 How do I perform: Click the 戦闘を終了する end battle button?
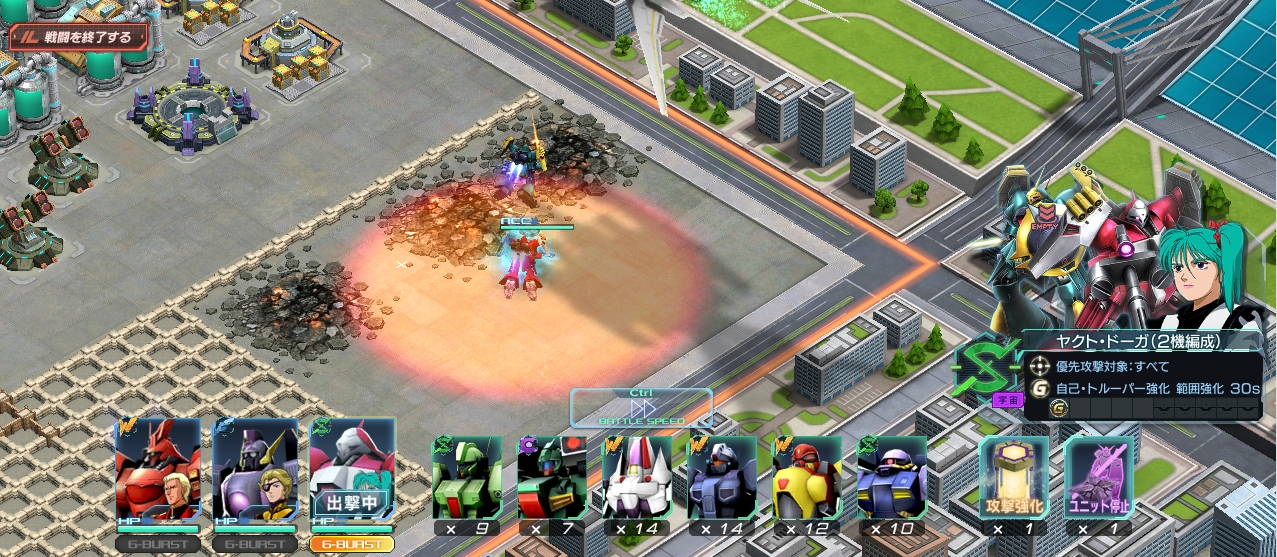pos(79,38)
